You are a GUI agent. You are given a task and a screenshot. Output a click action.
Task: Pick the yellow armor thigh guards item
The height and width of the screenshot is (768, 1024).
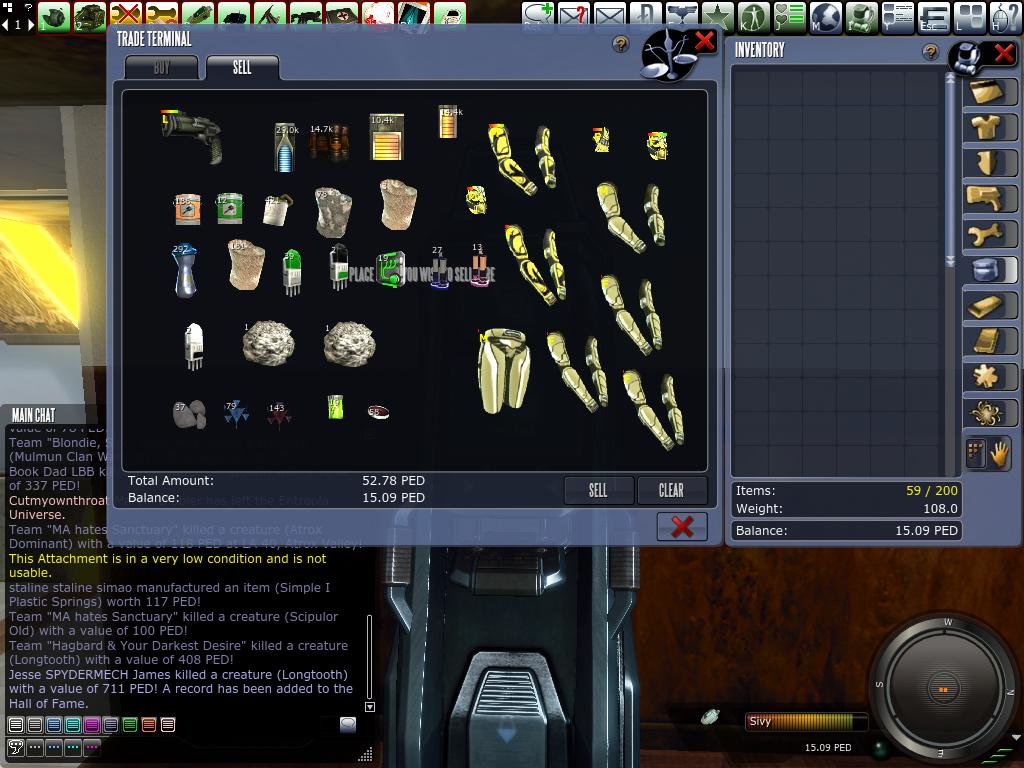[x=503, y=370]
